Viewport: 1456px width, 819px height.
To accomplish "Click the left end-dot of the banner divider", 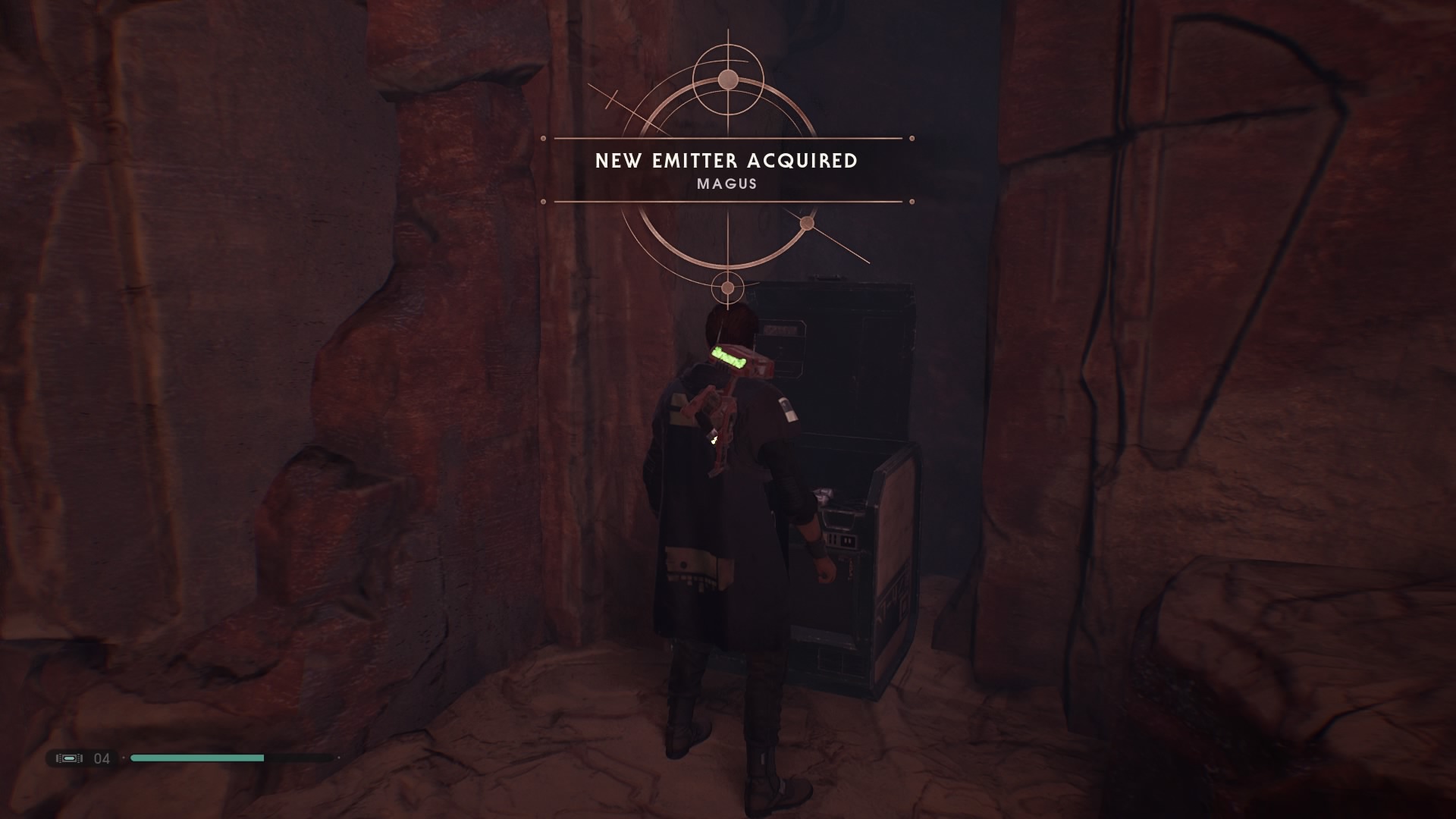I will click(x=544, y=137).
